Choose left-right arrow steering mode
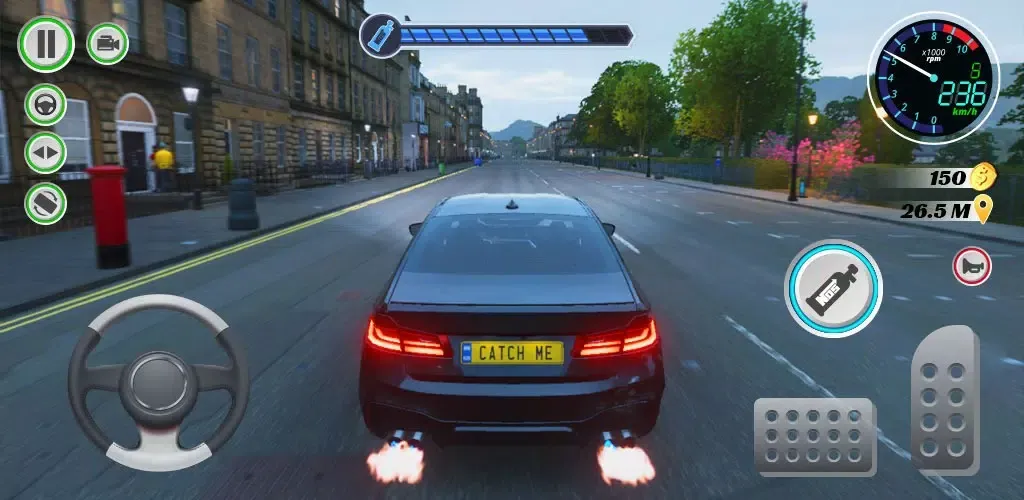Viewport: 1024px width, 500px height. 46,153
